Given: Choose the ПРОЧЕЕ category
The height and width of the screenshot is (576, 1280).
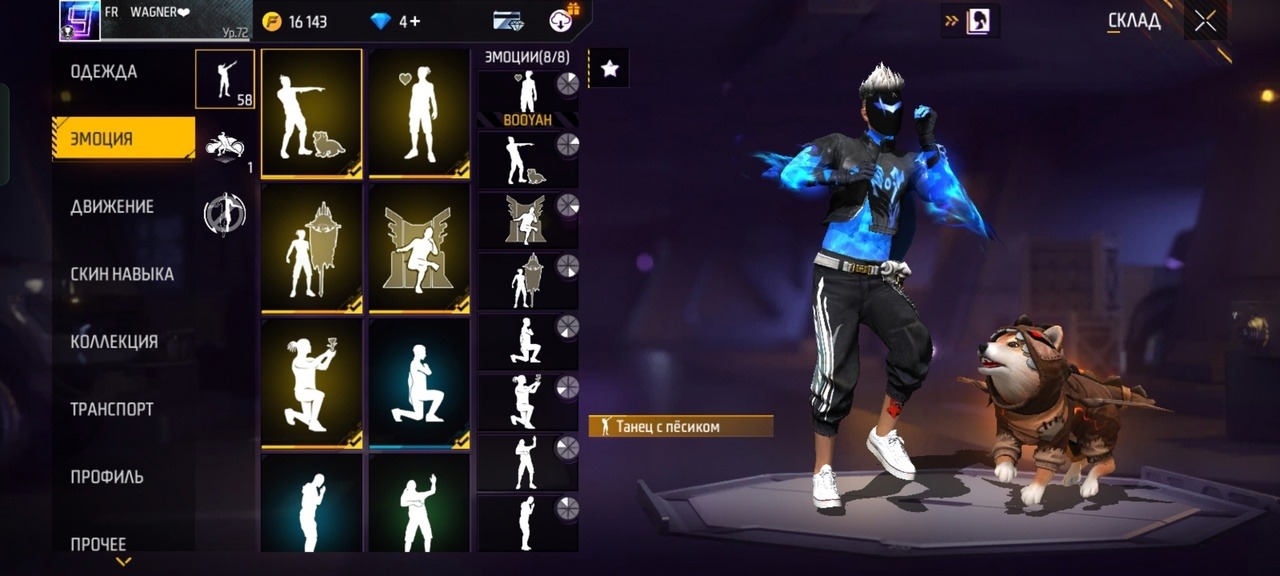Looking at the screenshot, I should pos(98,544).
